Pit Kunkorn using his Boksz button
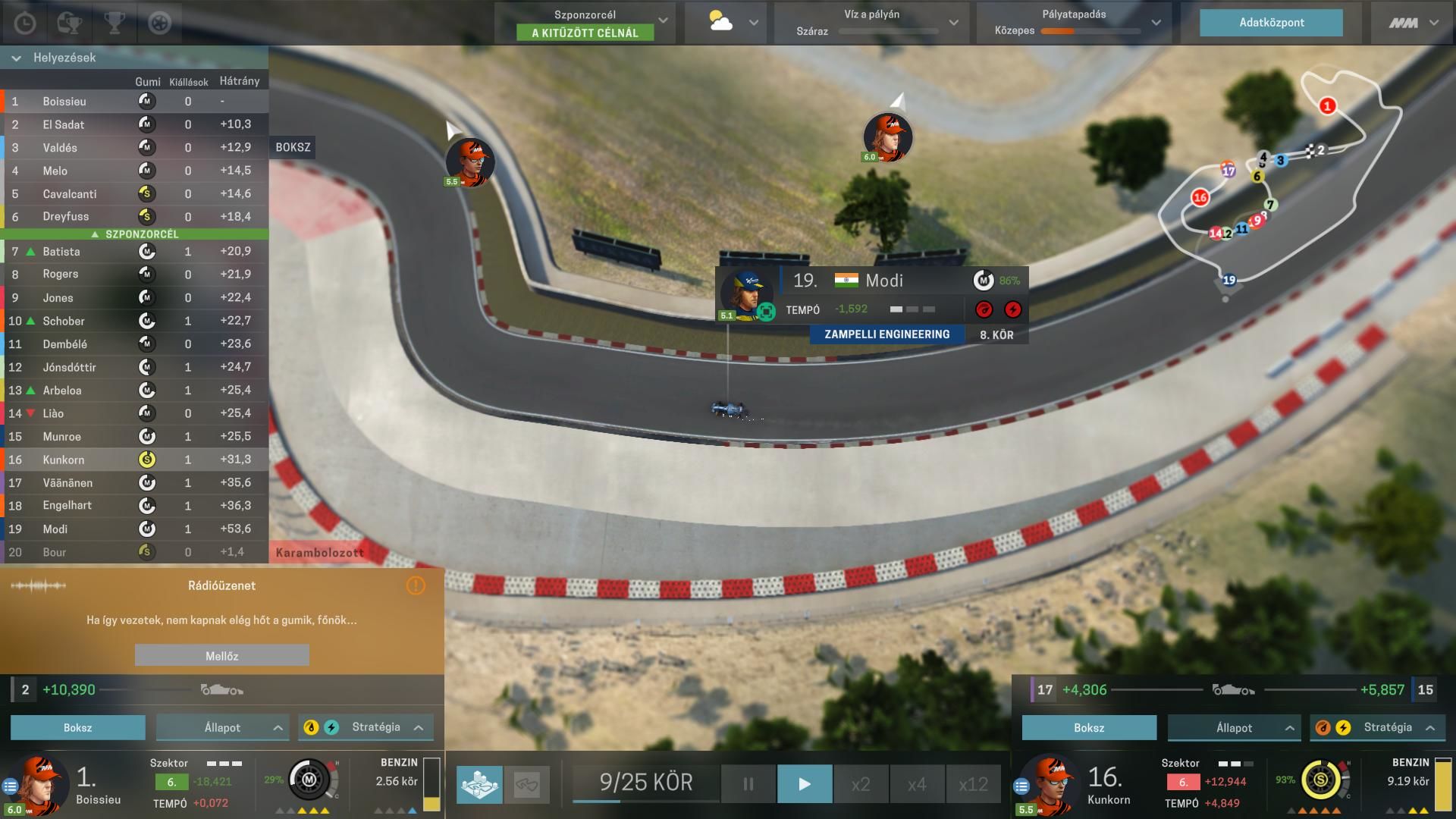The width and height of the screenshot is (1456, 819). pos(1089,727)
